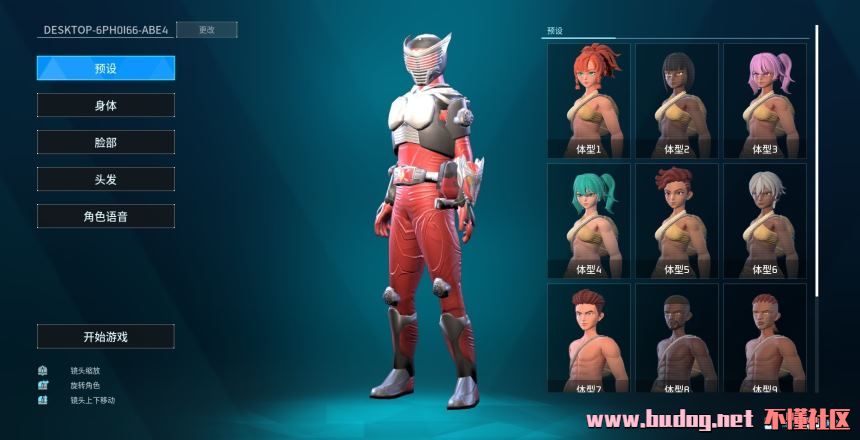Image resolution: width=860 pixels, height=440 pixels.
Task: Start the game with 开始游戏
Action: [106, 337]
